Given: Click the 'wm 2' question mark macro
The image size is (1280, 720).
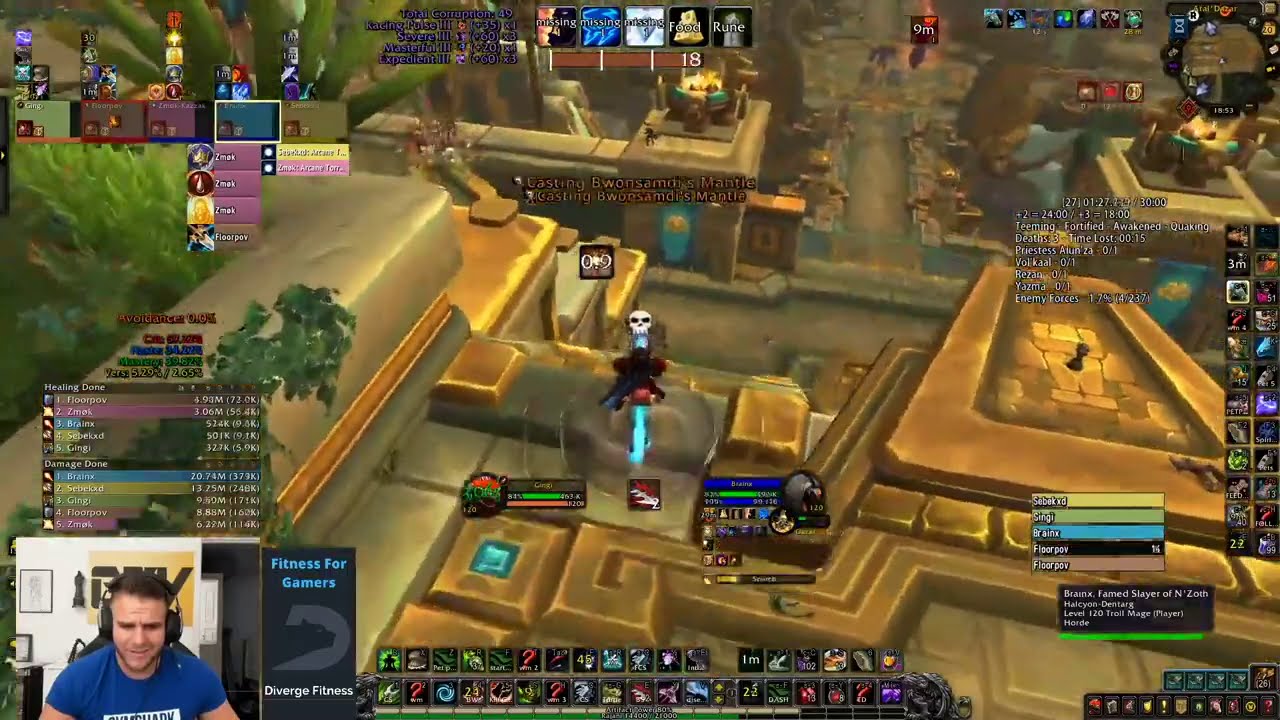Looking at the screenshot, I should coord(529,660).
